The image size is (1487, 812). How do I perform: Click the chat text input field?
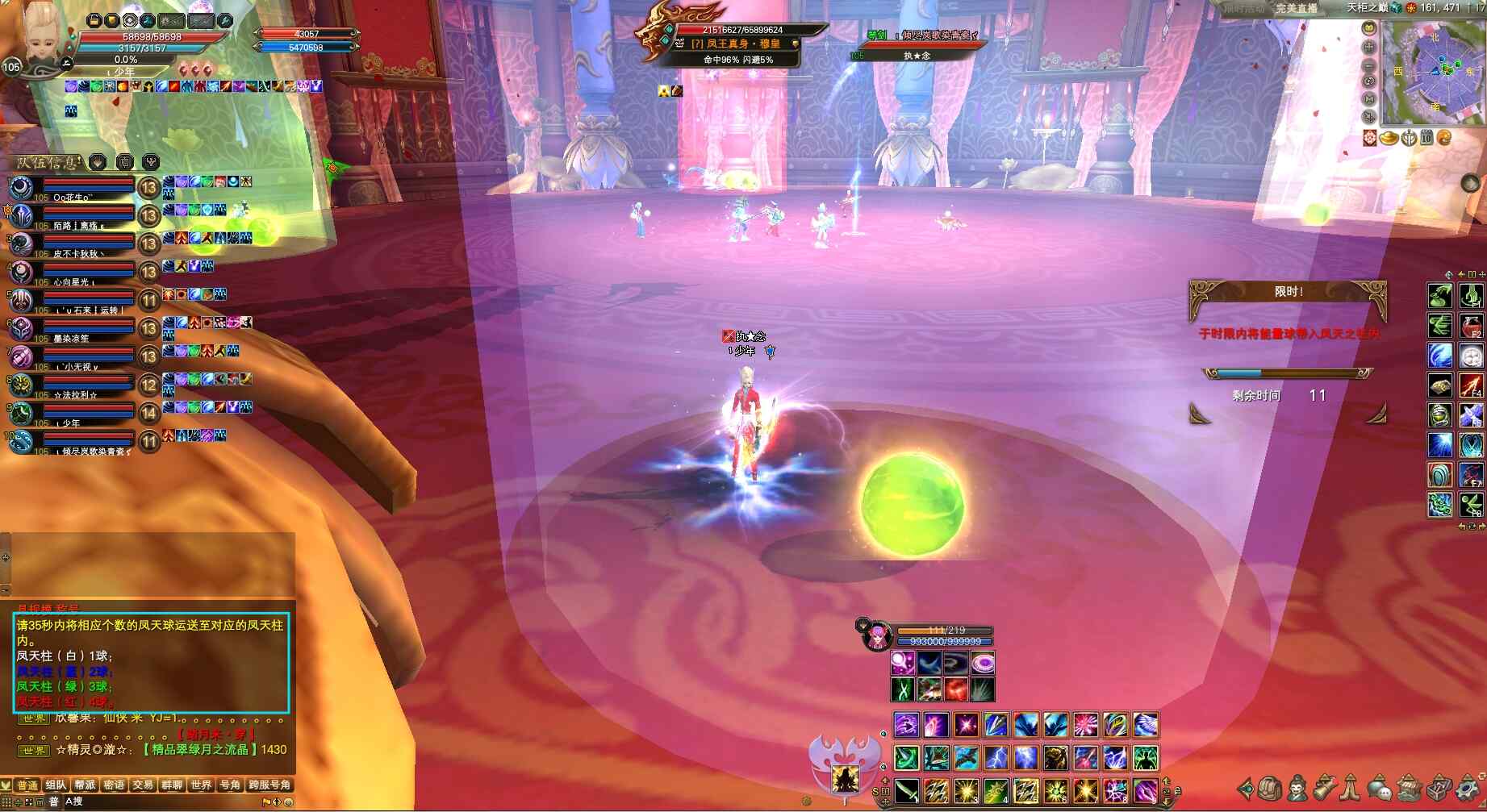[x=161, y=802]
